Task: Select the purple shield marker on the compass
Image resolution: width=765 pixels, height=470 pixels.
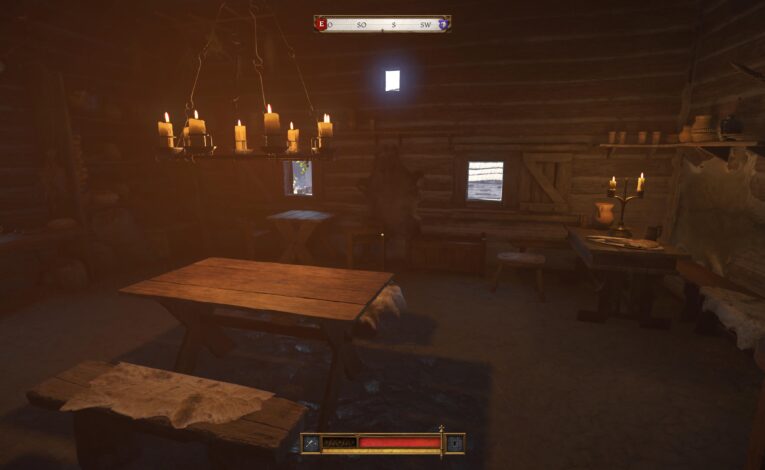Action: click(443, 23)
